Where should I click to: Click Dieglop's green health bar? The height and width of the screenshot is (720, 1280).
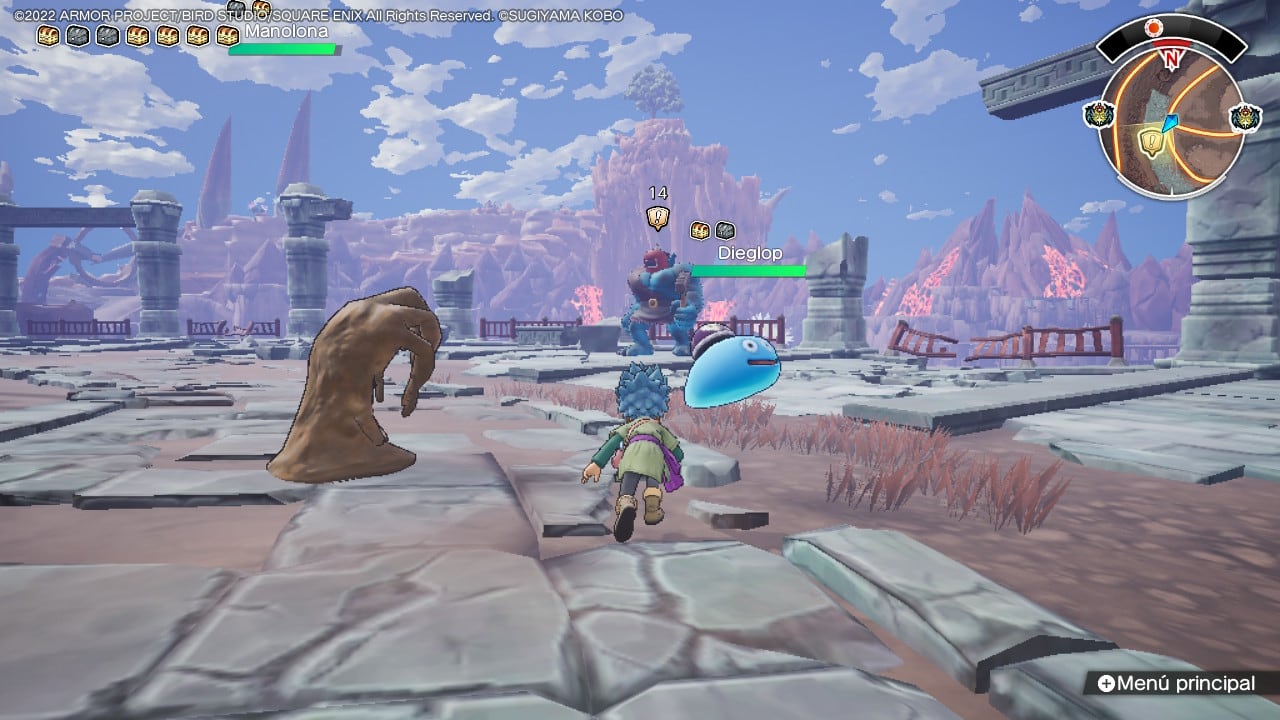748,269
